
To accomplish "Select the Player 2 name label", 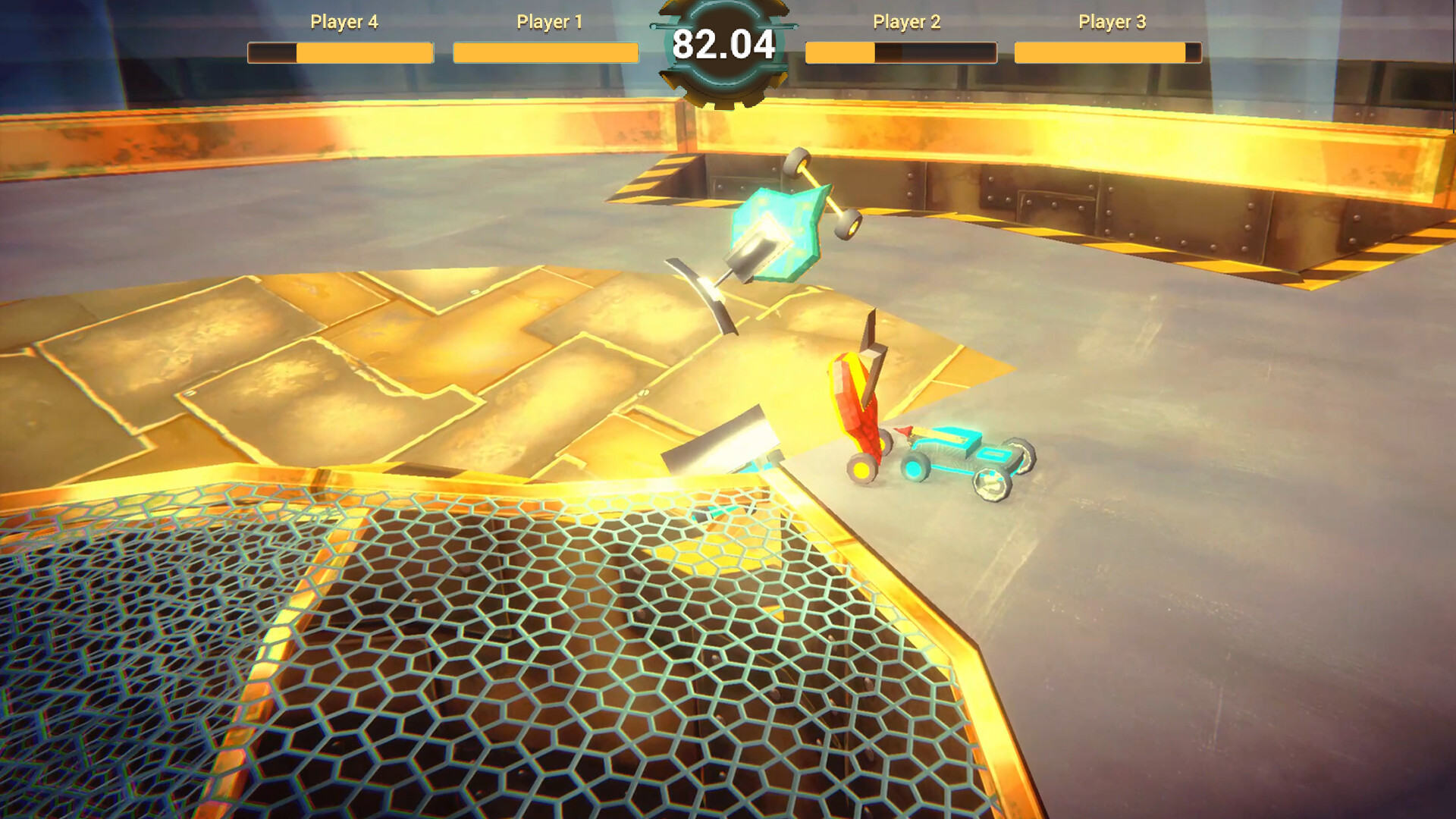I will (907, 23).
